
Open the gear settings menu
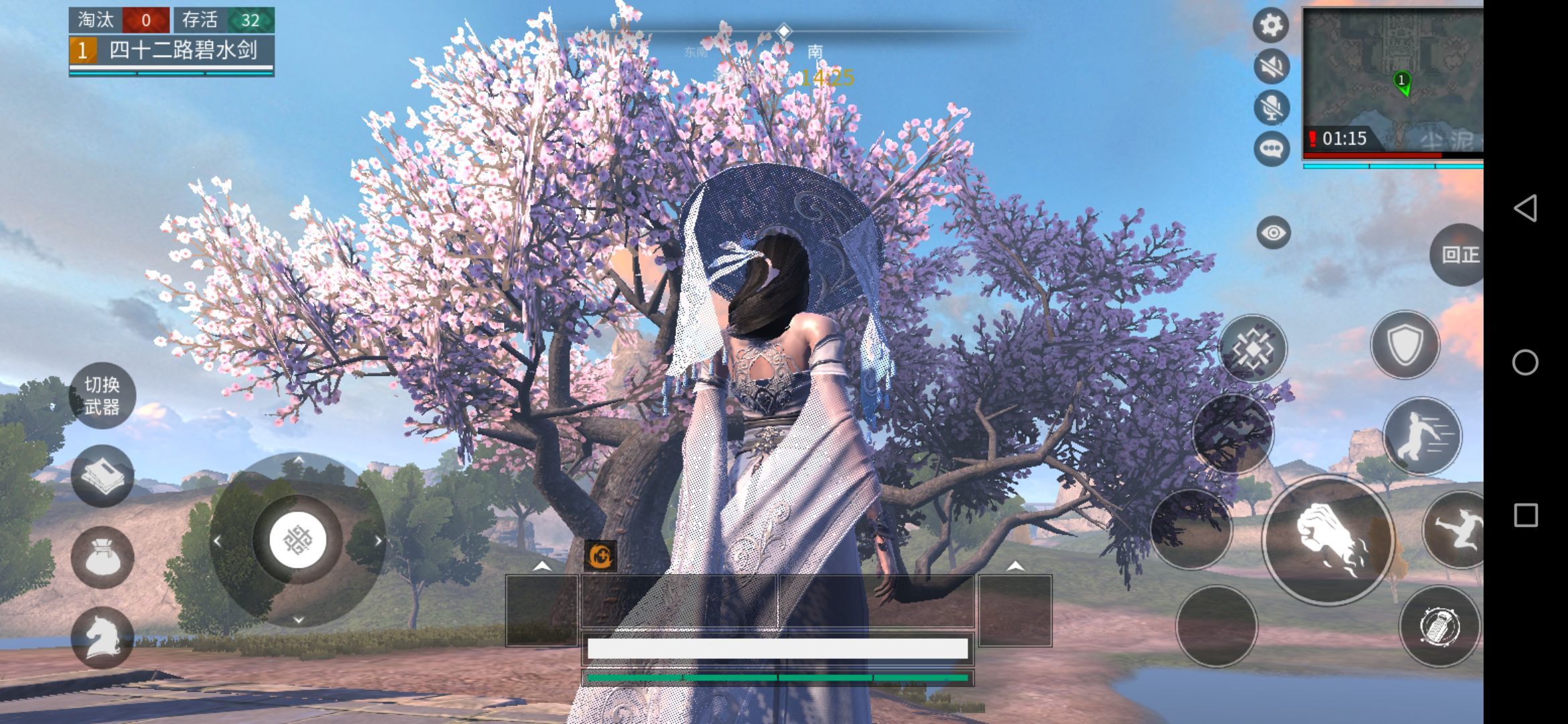tap(1270, 25)
